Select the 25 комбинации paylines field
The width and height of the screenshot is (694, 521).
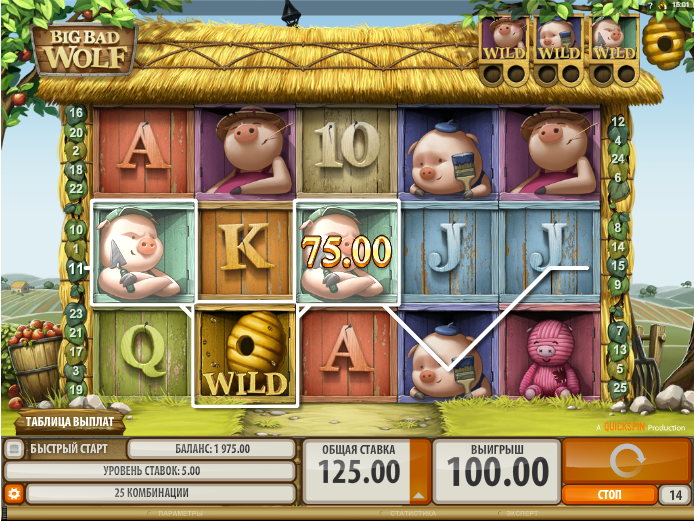coord(160,493)
